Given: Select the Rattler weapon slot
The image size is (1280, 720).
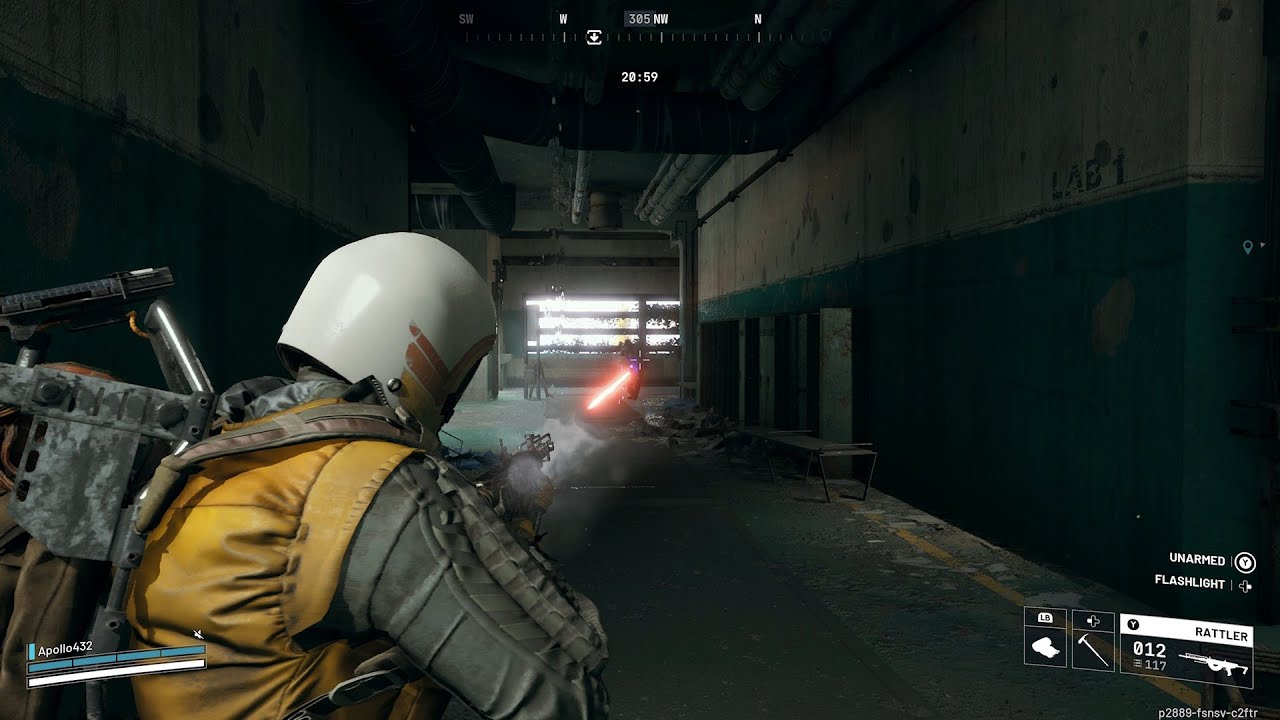Looking at the screenshot, I should pyautogui.click(x=1186, y=650).
